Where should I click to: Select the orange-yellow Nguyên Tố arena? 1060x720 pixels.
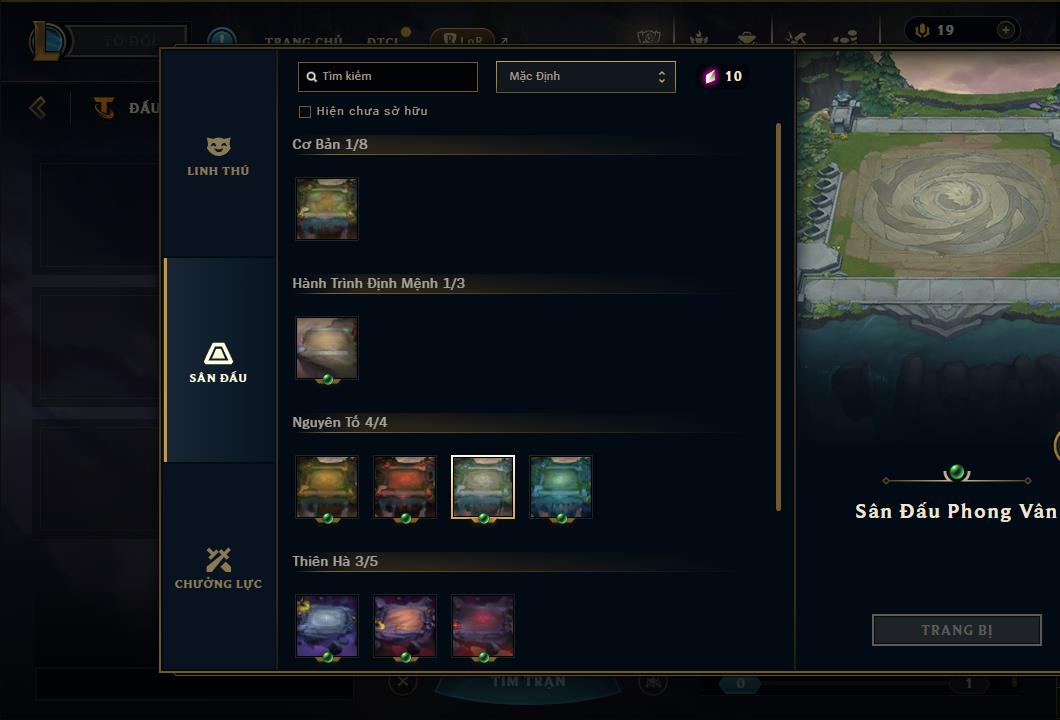point(327,487)
